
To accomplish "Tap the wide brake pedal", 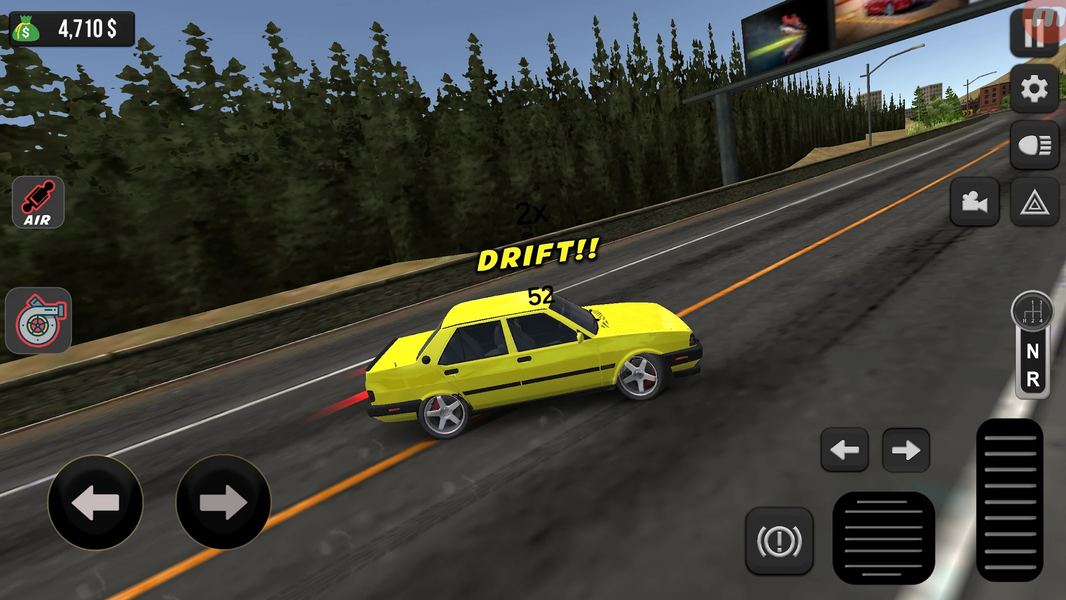I will (x=884, y=538).
